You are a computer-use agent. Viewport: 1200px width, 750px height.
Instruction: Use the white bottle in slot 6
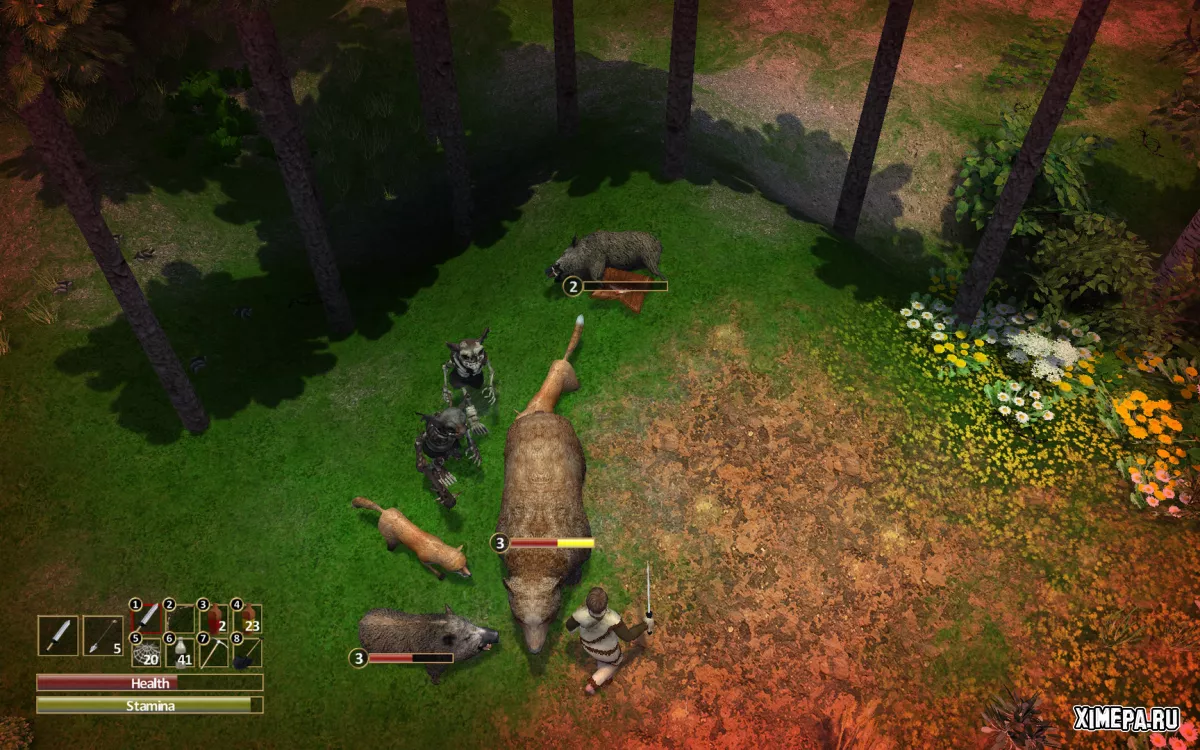point(181,652)
